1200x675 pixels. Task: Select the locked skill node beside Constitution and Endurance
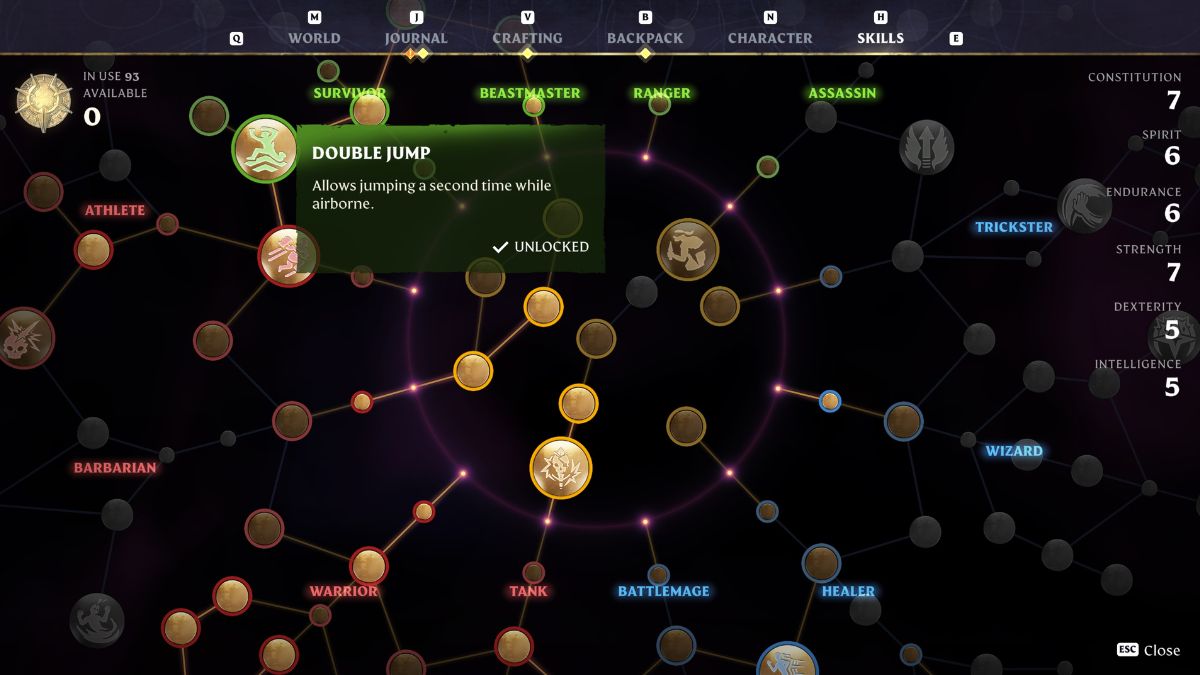(x=1083, y=205)
